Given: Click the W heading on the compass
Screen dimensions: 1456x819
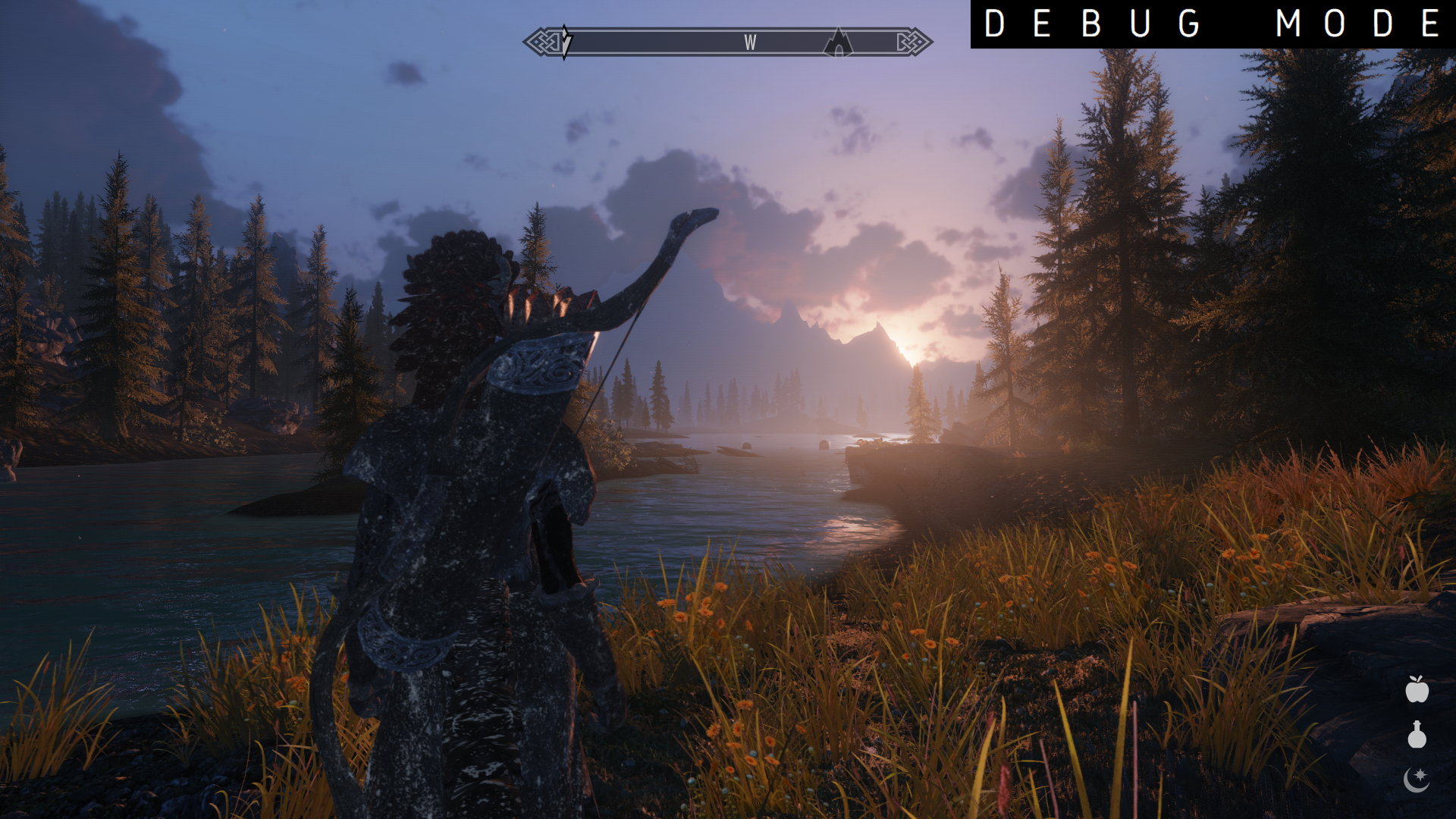Looking at the screenshot, I should click(x=750, y=43).
